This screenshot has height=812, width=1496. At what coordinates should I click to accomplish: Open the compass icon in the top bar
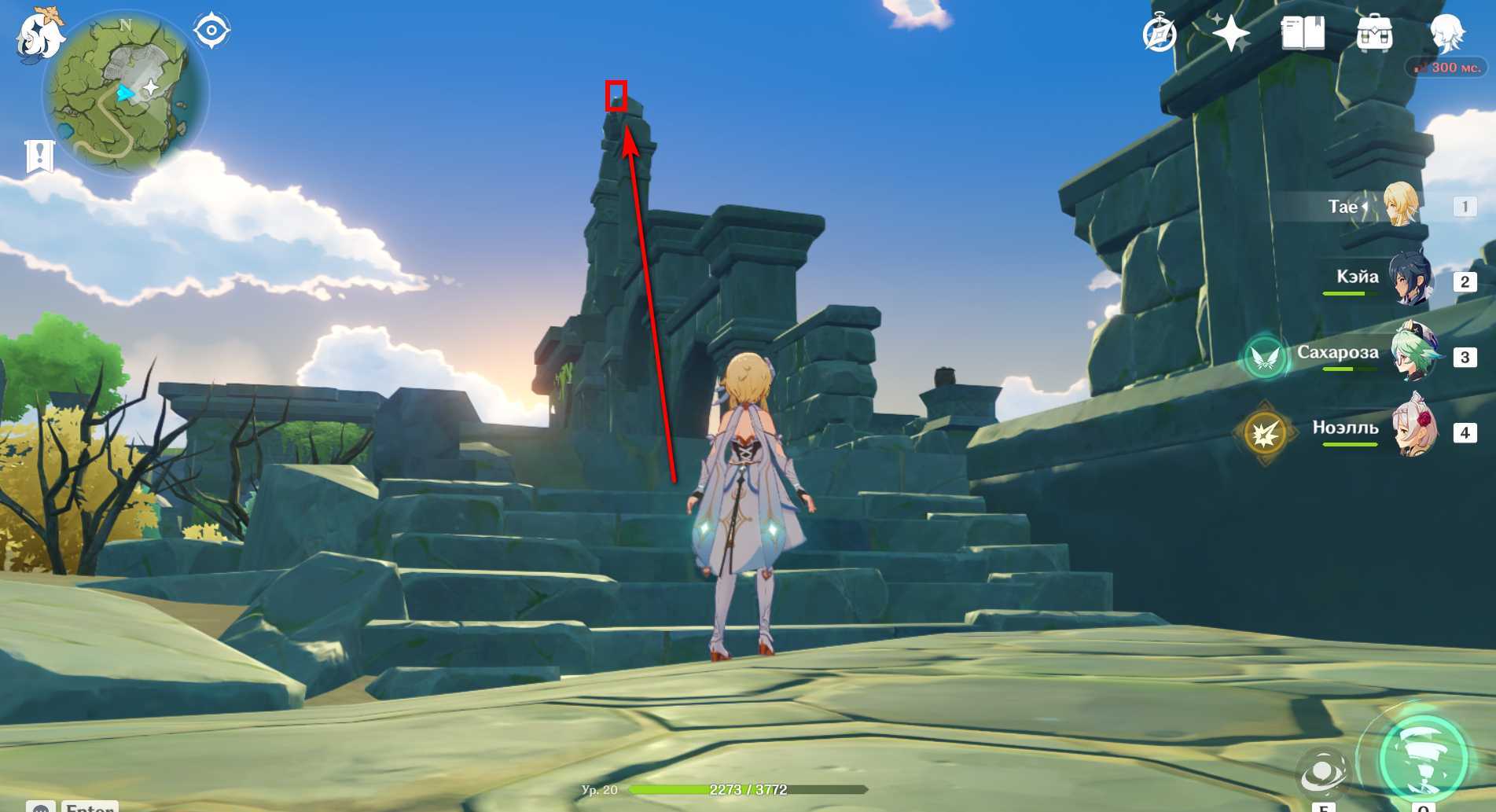[1160, 35]
